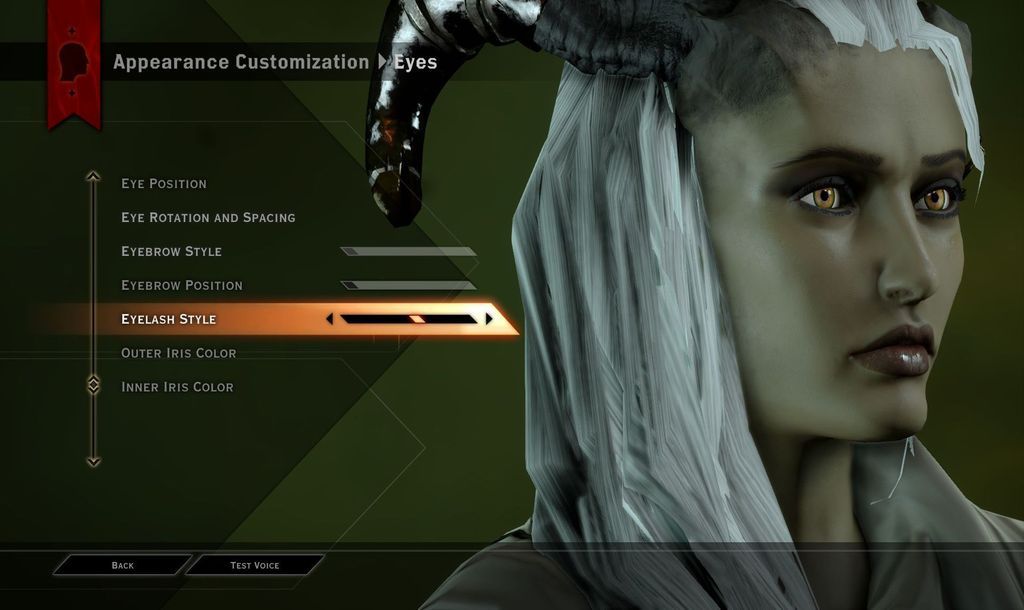The height and width of the screenshot is (610, 1024).
Task: Click the Test Voice button
Action: click(255, 566)
